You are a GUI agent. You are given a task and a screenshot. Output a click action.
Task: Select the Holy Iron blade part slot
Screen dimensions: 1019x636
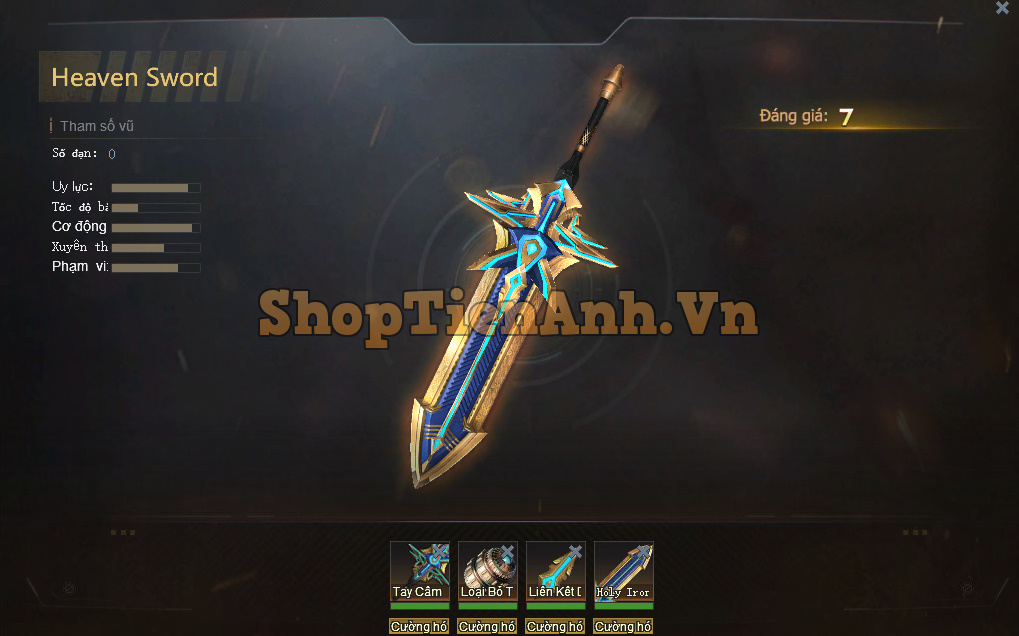623,572
